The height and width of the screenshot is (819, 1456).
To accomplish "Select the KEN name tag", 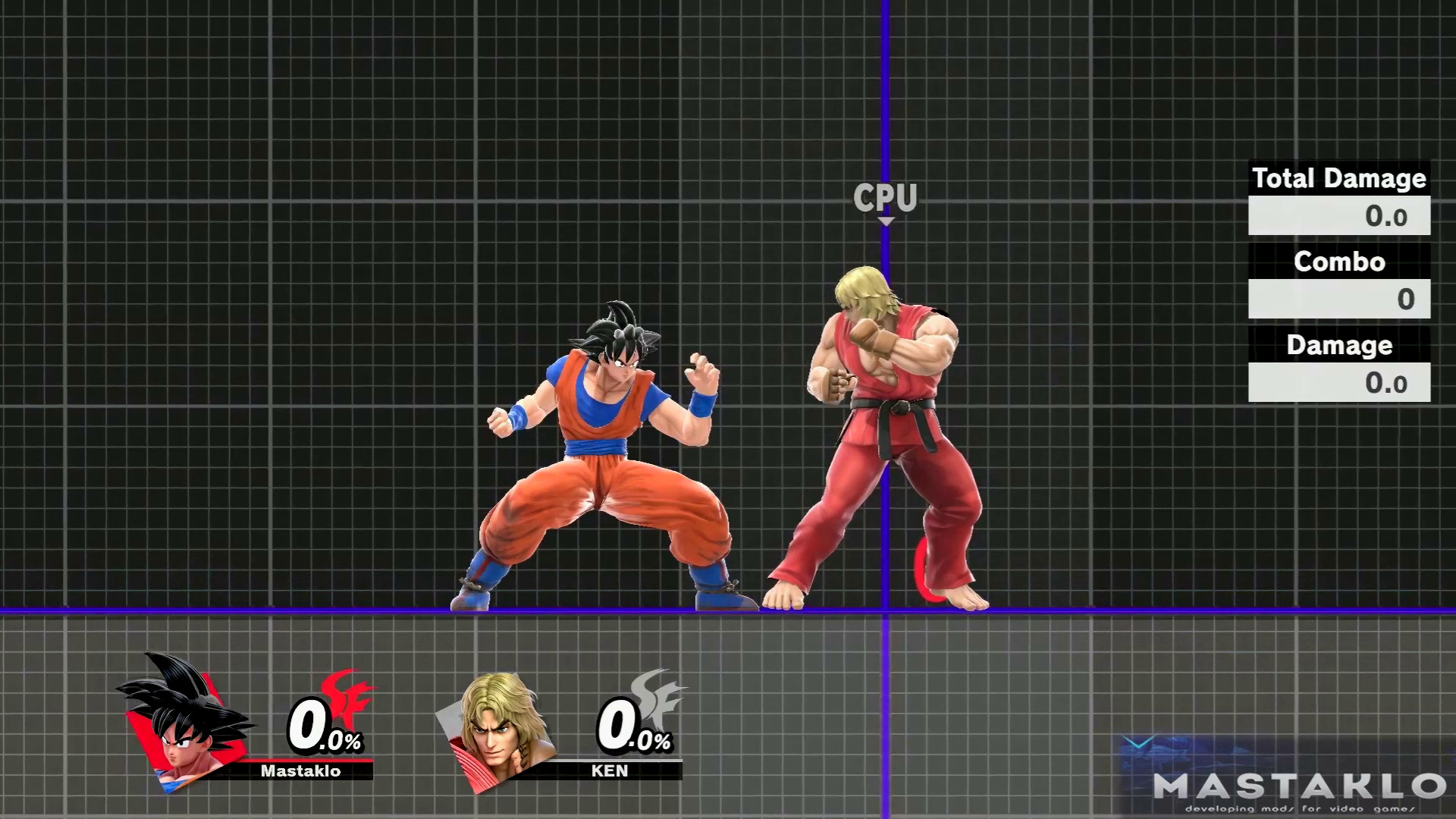I will click(607, 771).
